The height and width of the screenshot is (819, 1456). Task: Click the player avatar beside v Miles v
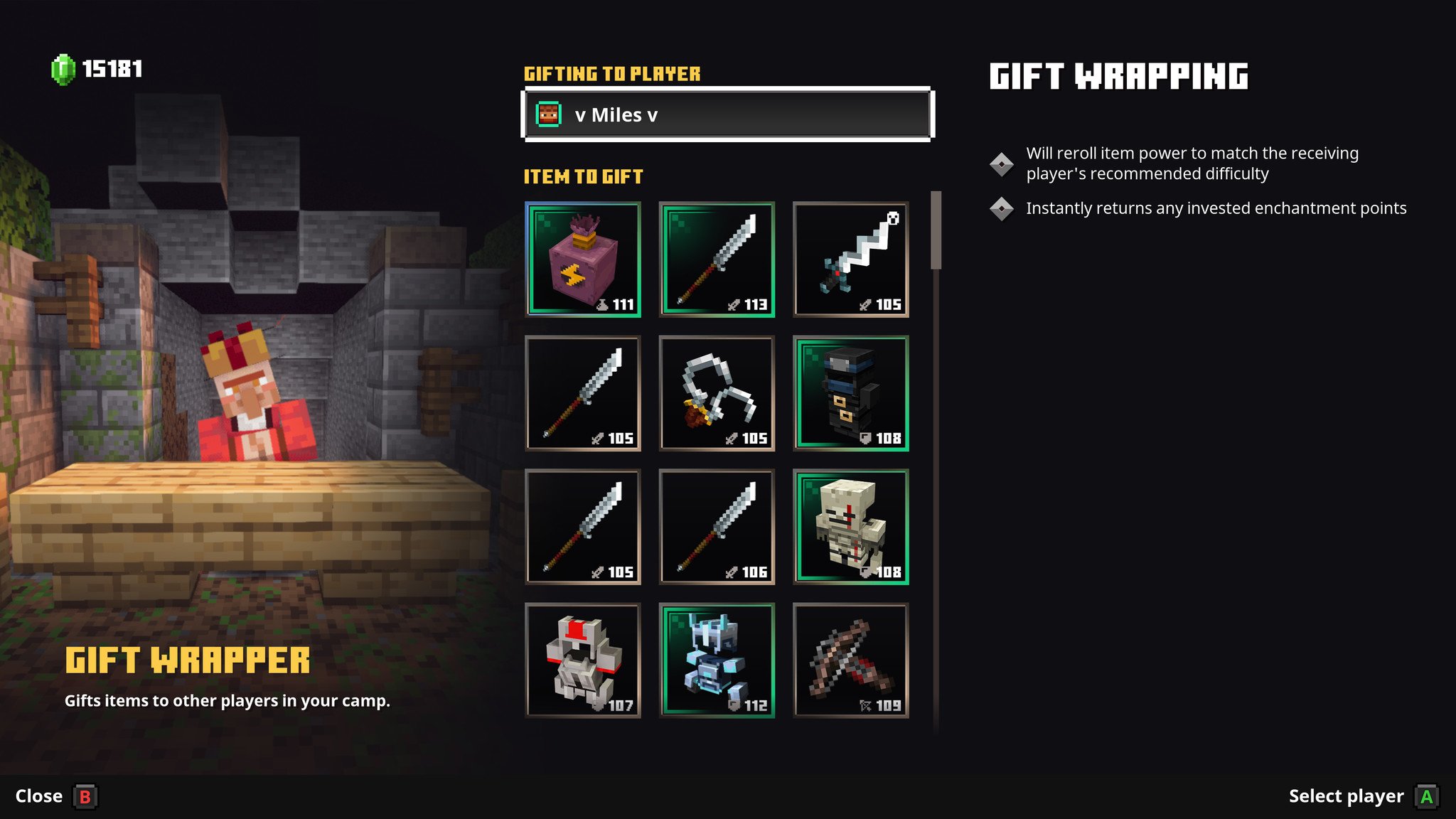click(x=548, y=114)
